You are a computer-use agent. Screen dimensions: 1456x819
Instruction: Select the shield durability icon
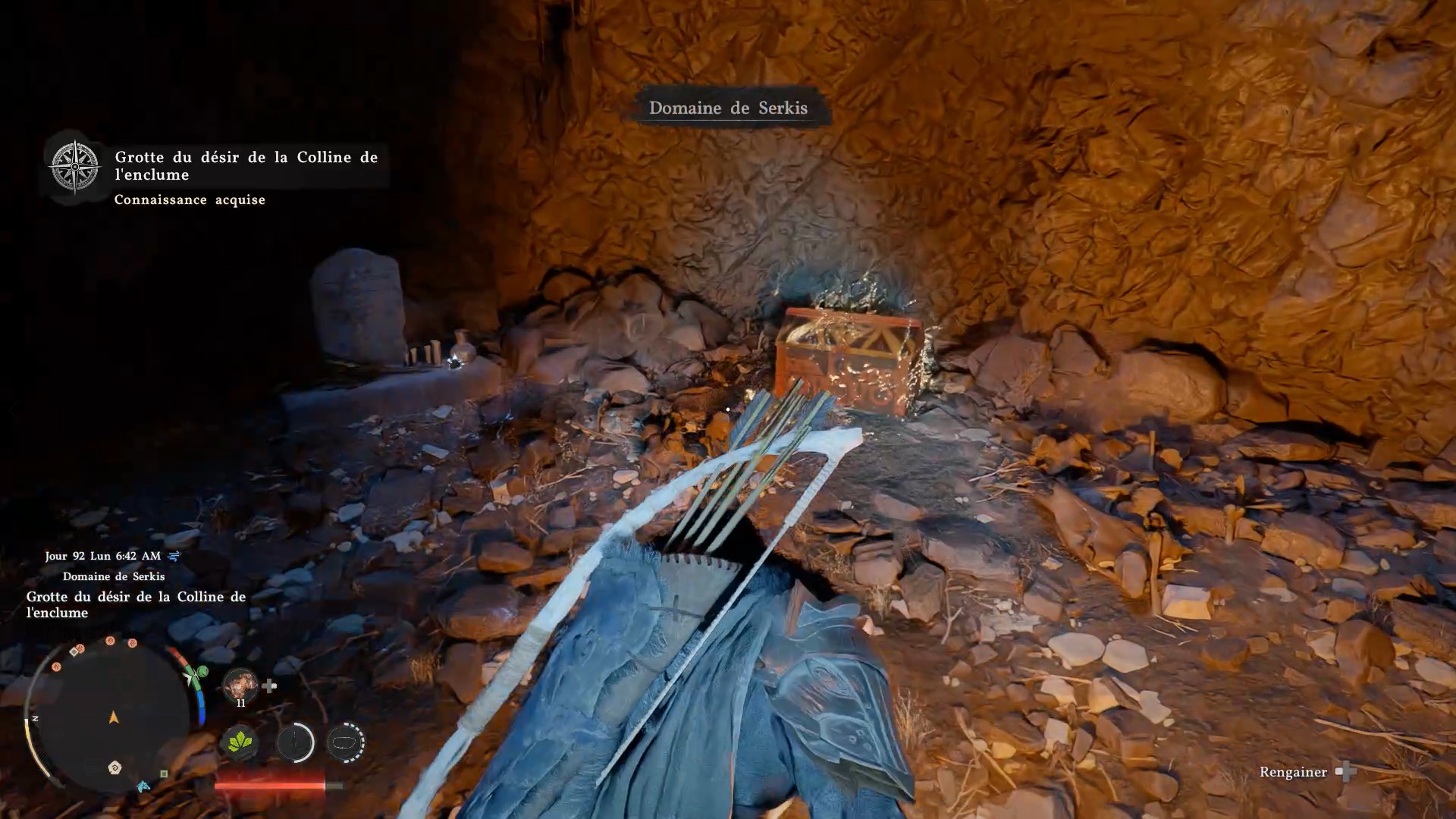tap(346, 742)
